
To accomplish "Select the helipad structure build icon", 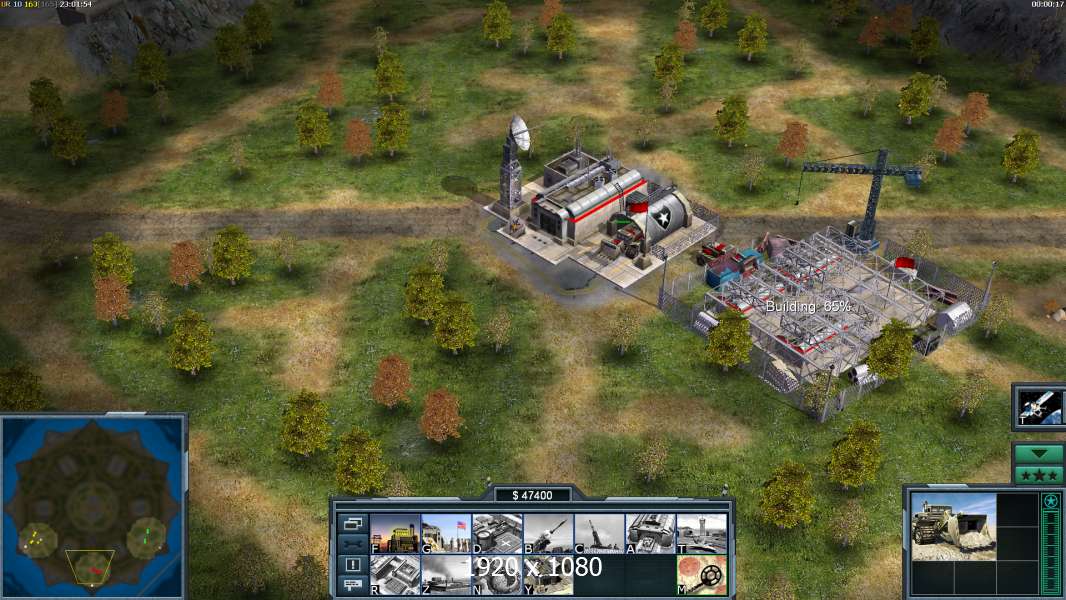I will [497, 533].
